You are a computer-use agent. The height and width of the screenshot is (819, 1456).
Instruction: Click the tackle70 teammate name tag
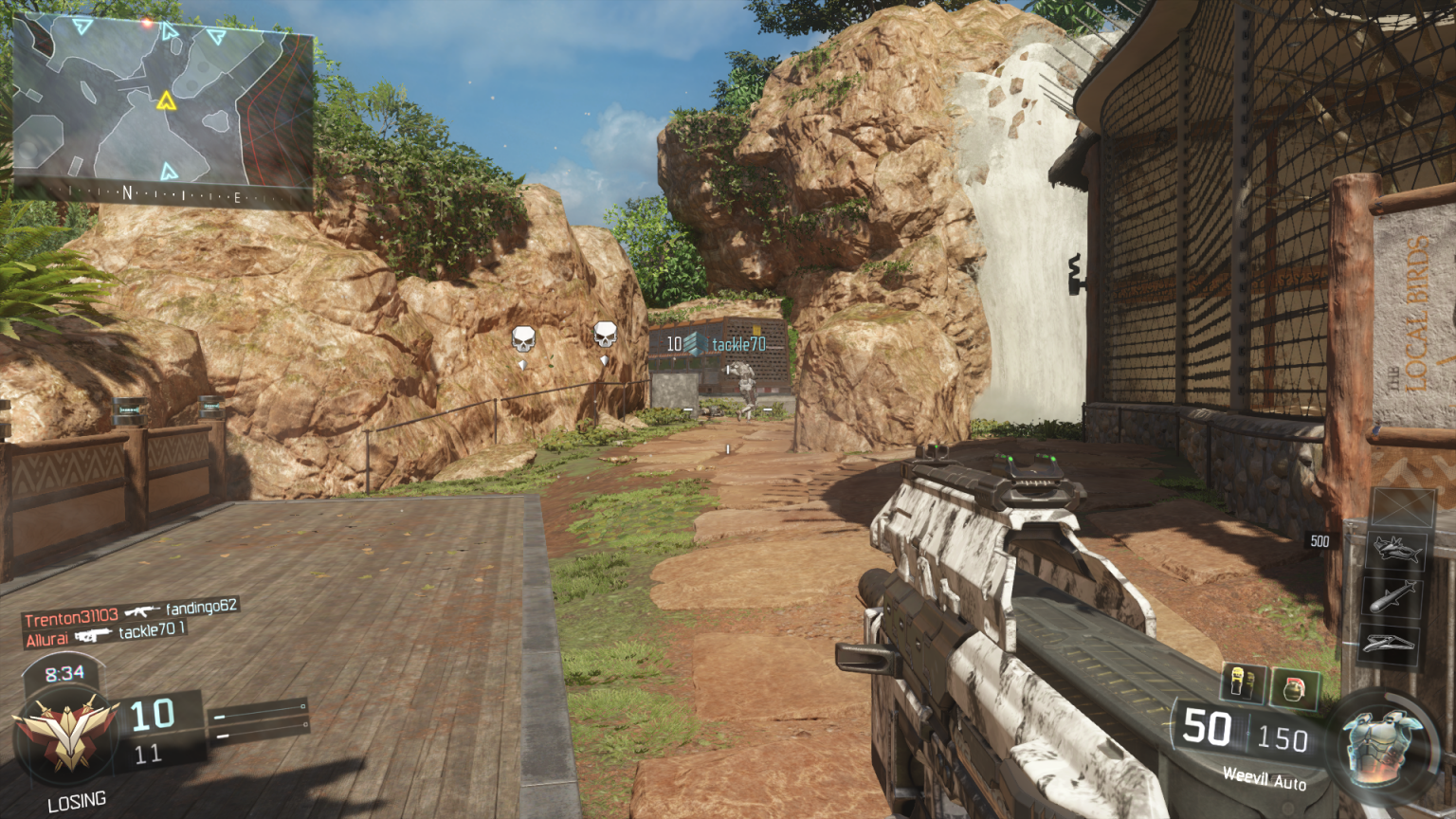(x=738, y=345)
